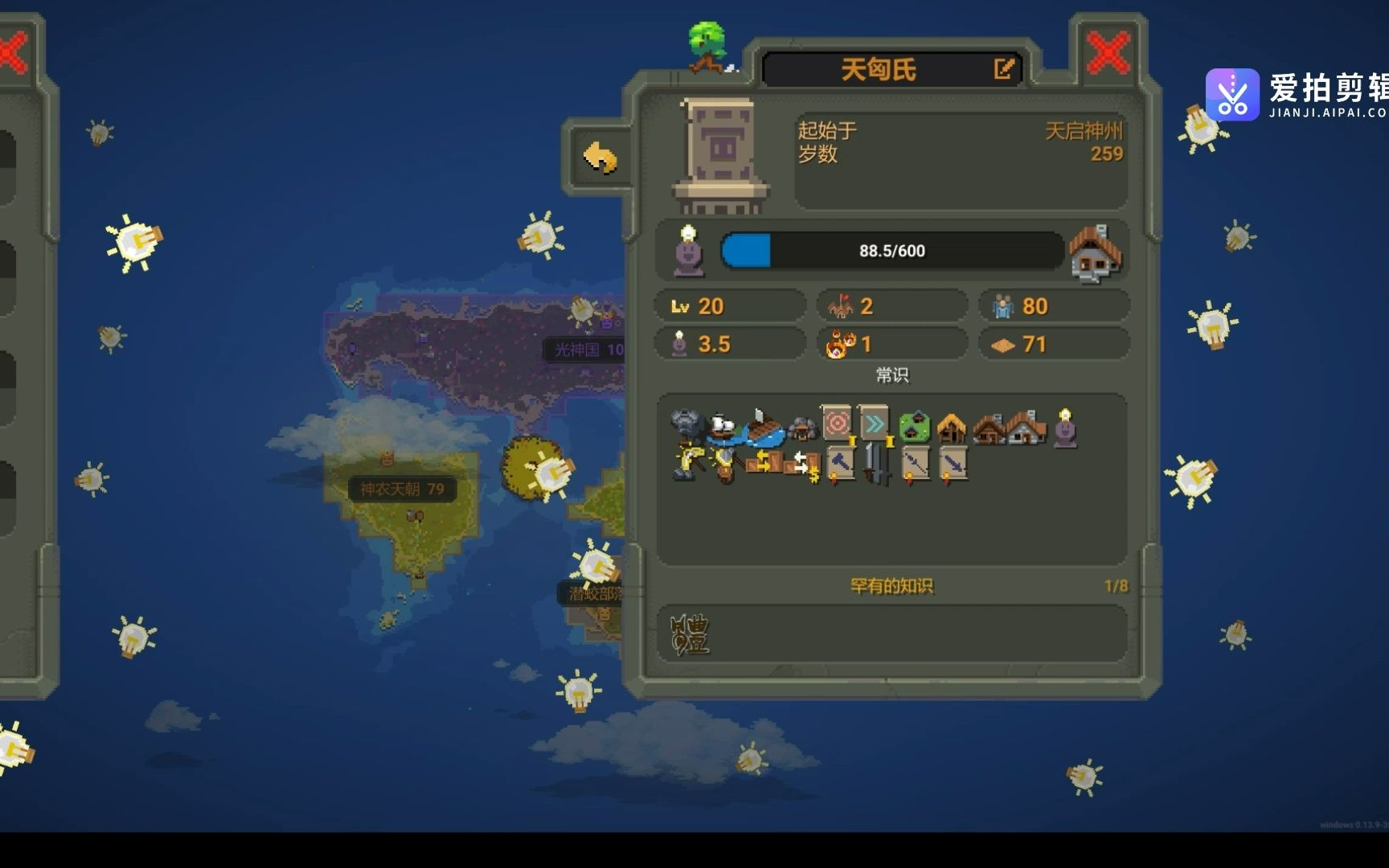Viewport: 1389px width, 868px height.
Task: Click the blue culture progress bar 88.5/600
Action: (892, 251)
